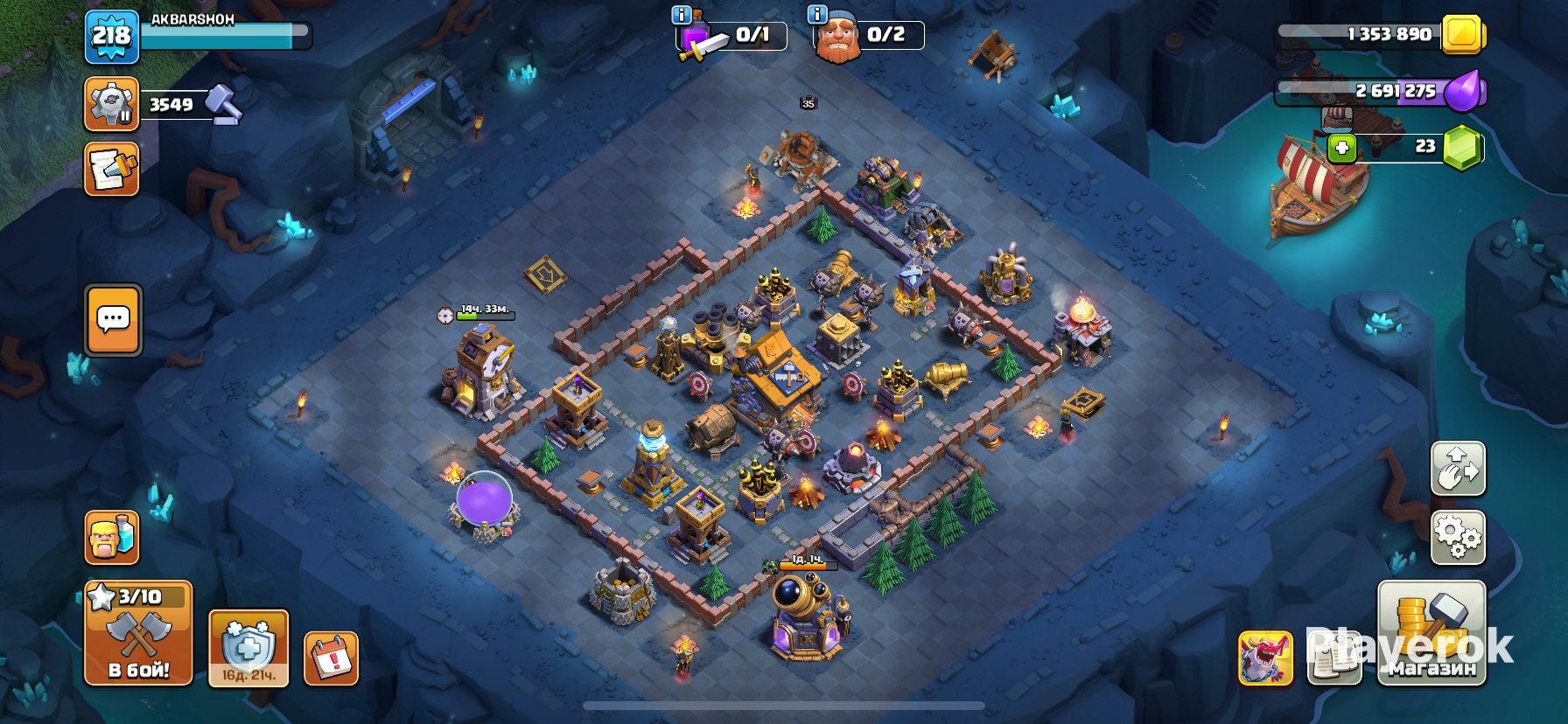Open the settings gears button
The width and height of the screenshot is (1568, 724).
[x=1458, y=537]
